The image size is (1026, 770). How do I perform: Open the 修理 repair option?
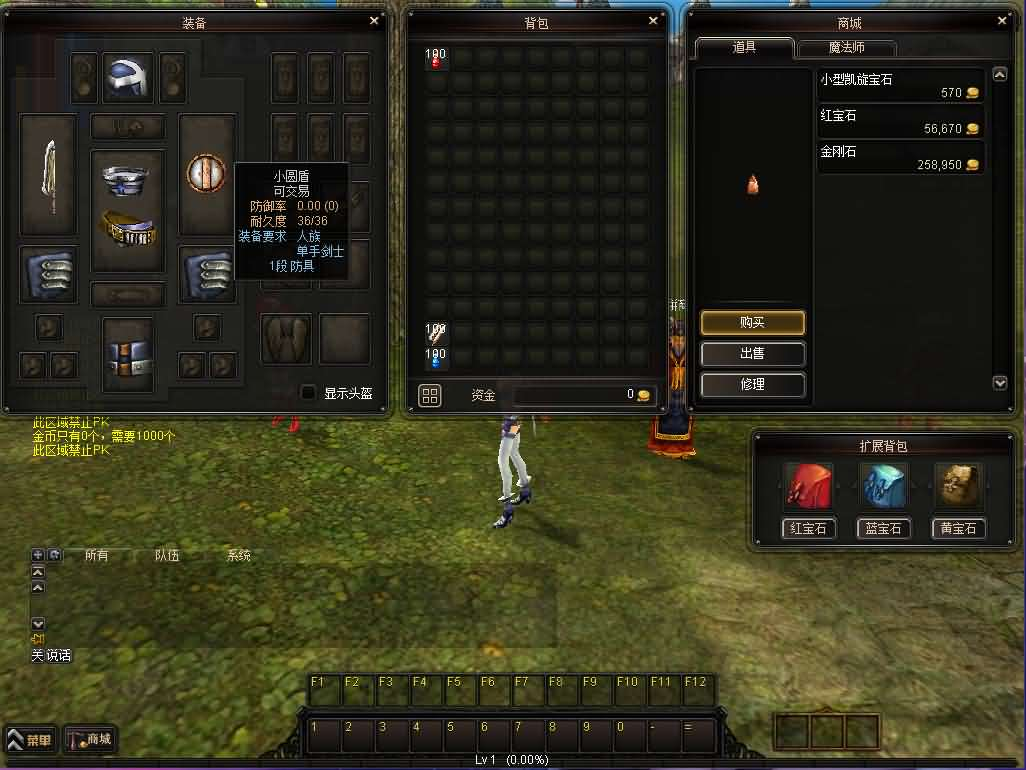click(752, 384)
